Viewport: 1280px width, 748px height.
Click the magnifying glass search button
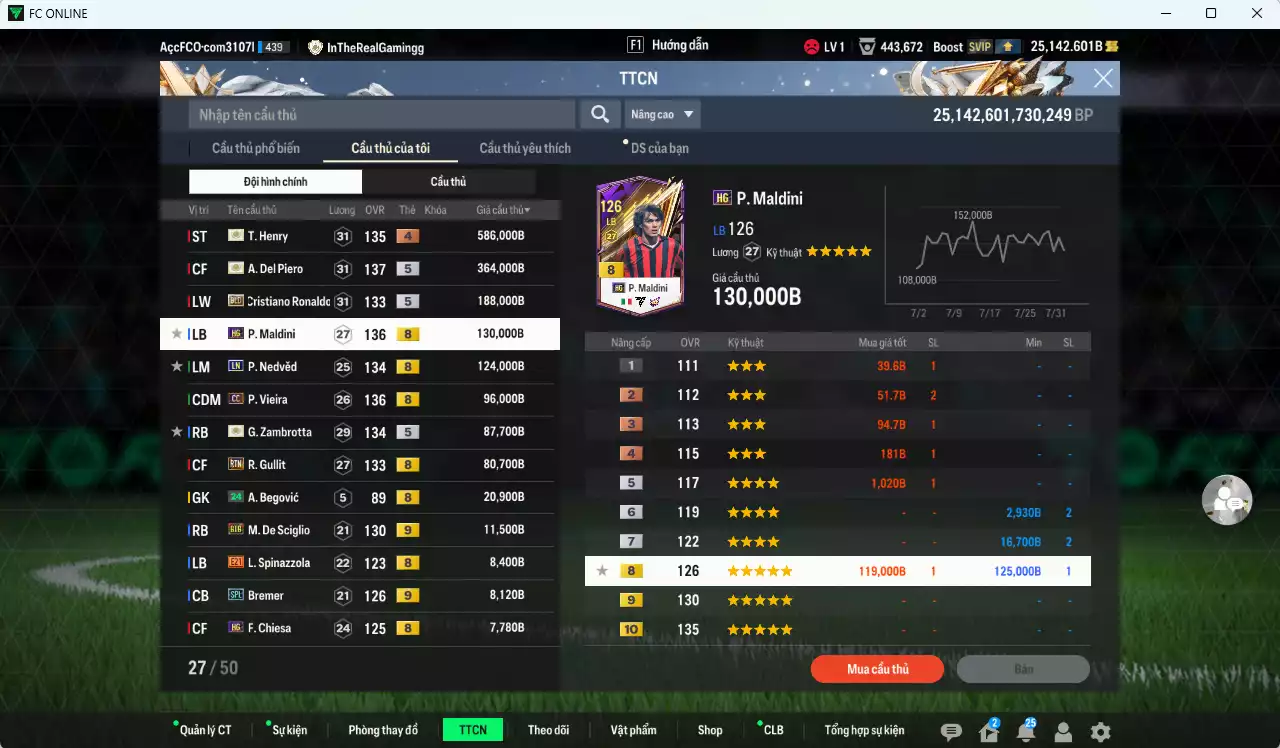599,114
